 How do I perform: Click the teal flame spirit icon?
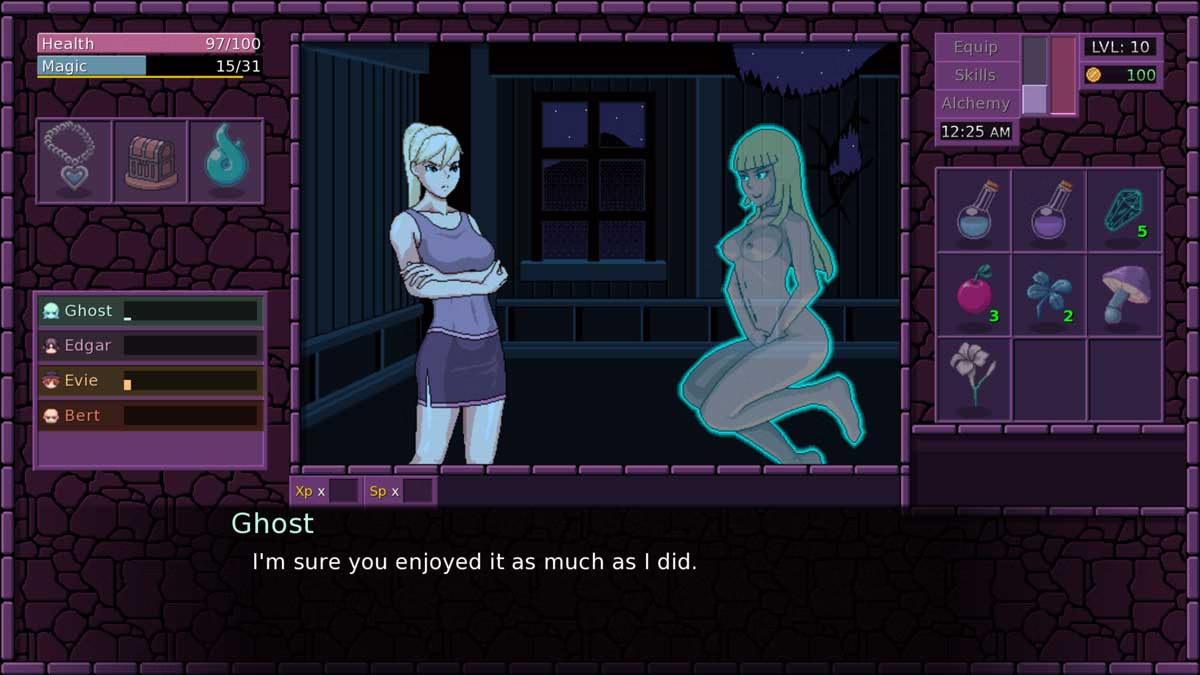(x=225, y=161)
